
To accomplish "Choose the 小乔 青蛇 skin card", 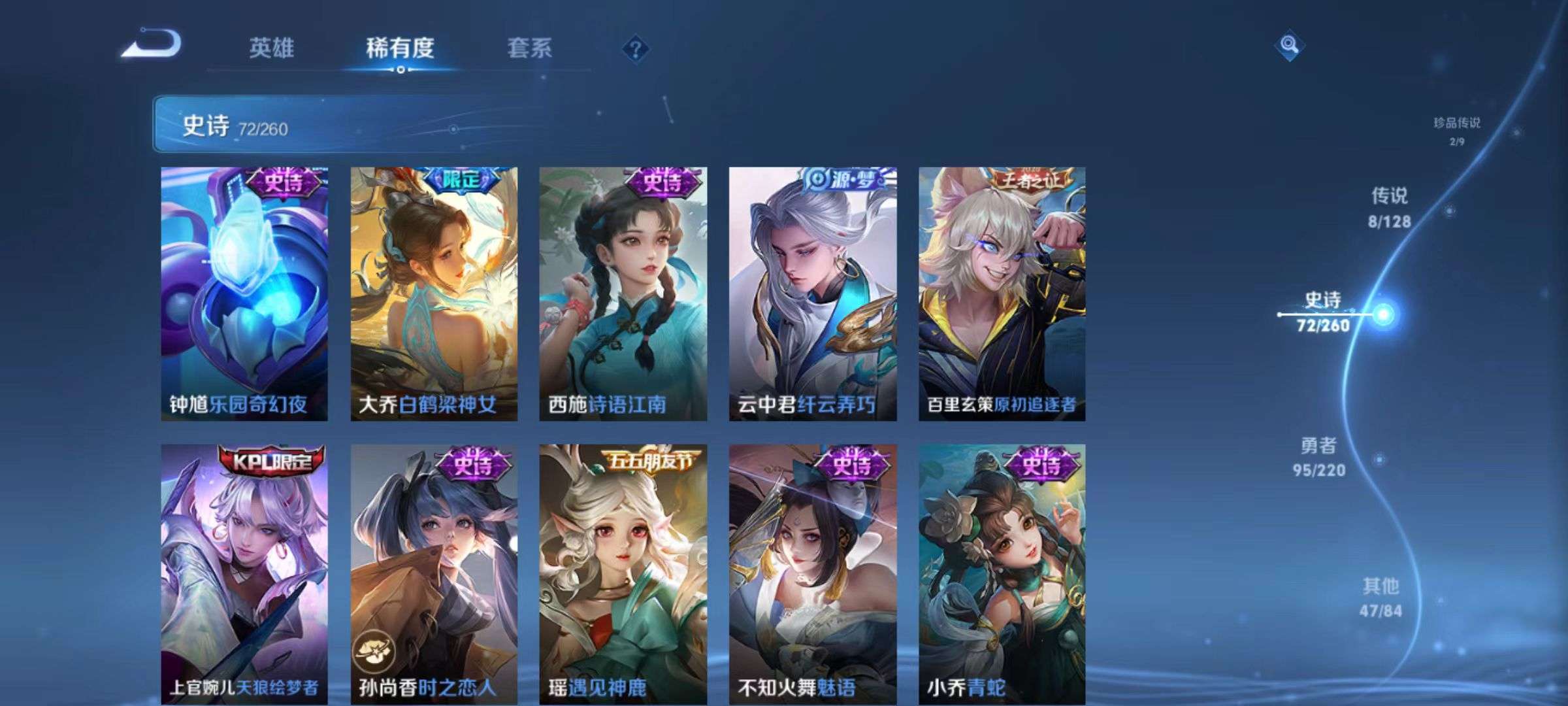I will [x=1002, y=574].
